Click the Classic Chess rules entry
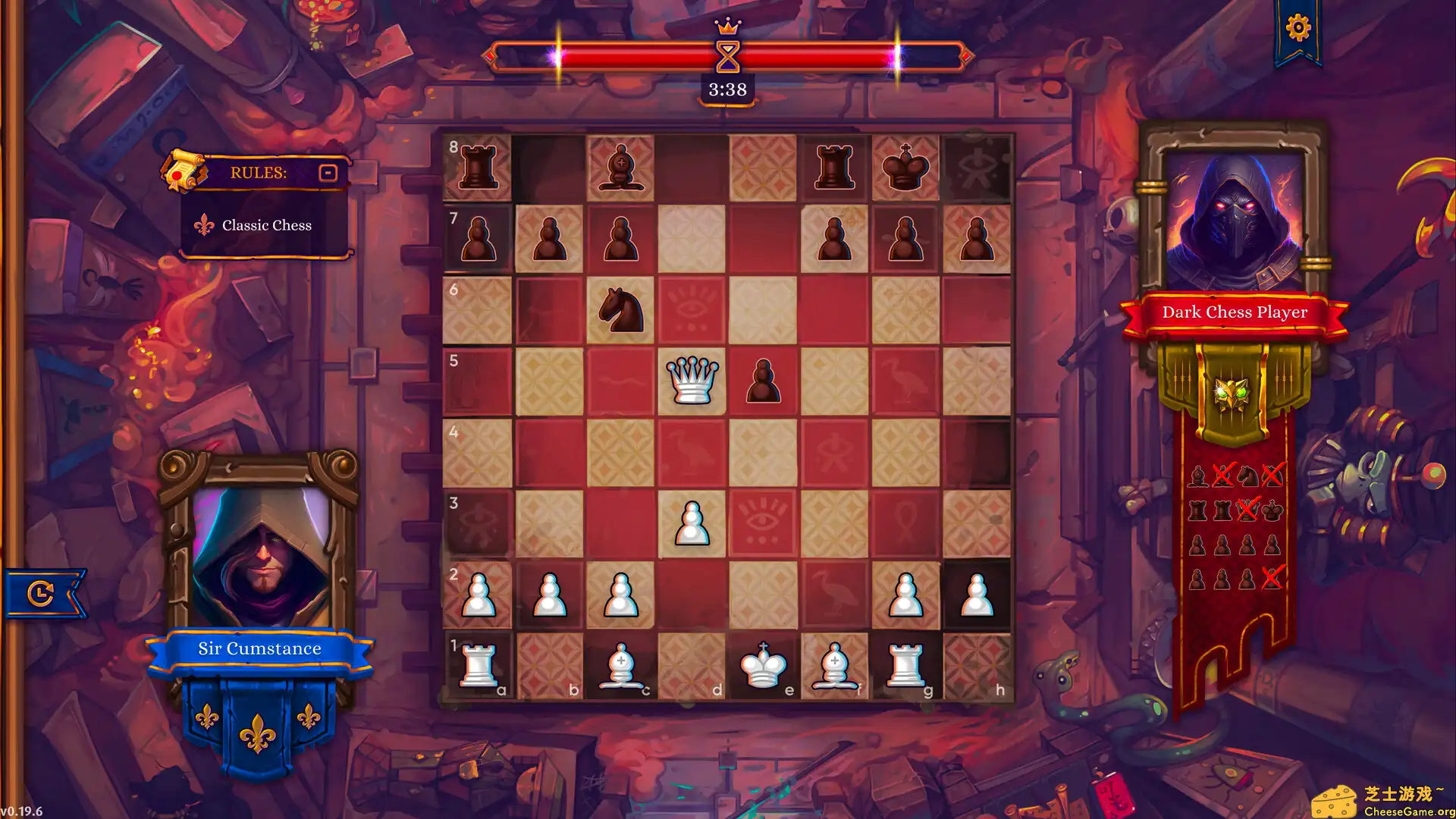Image resolution: width=1456 pixels, height=819 pixels. tap(266, 225)
